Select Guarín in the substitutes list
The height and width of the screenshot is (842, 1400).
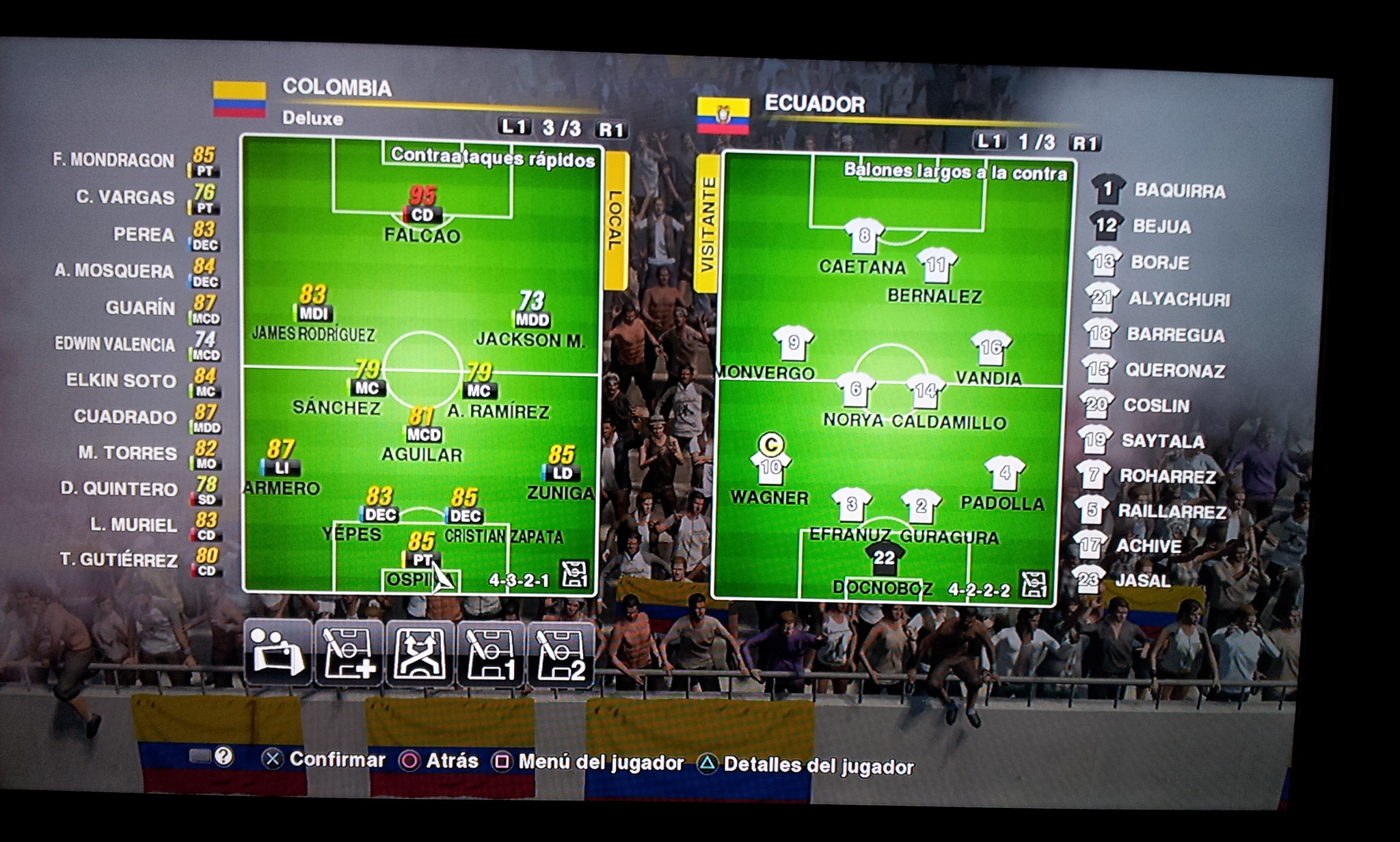140,308
